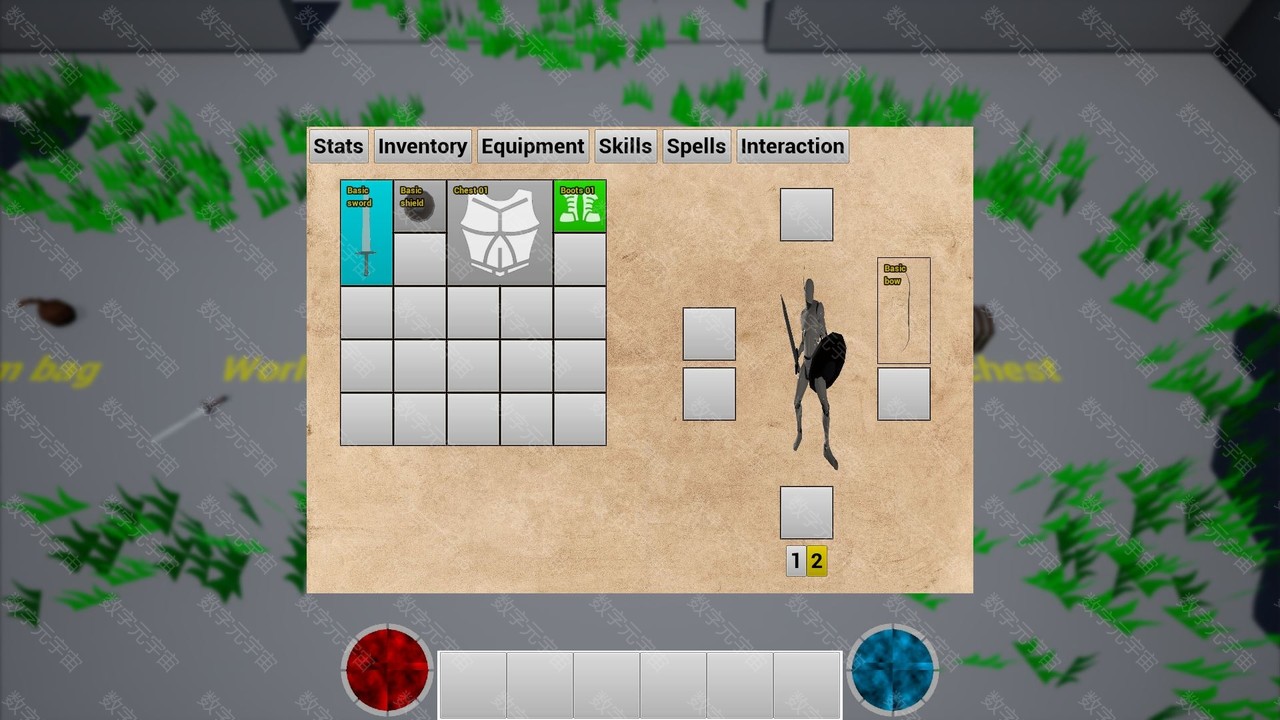Click the equipped Basic bow slot
The image size is (1280, 720).
pyautogui.click(x=904, y=310)
